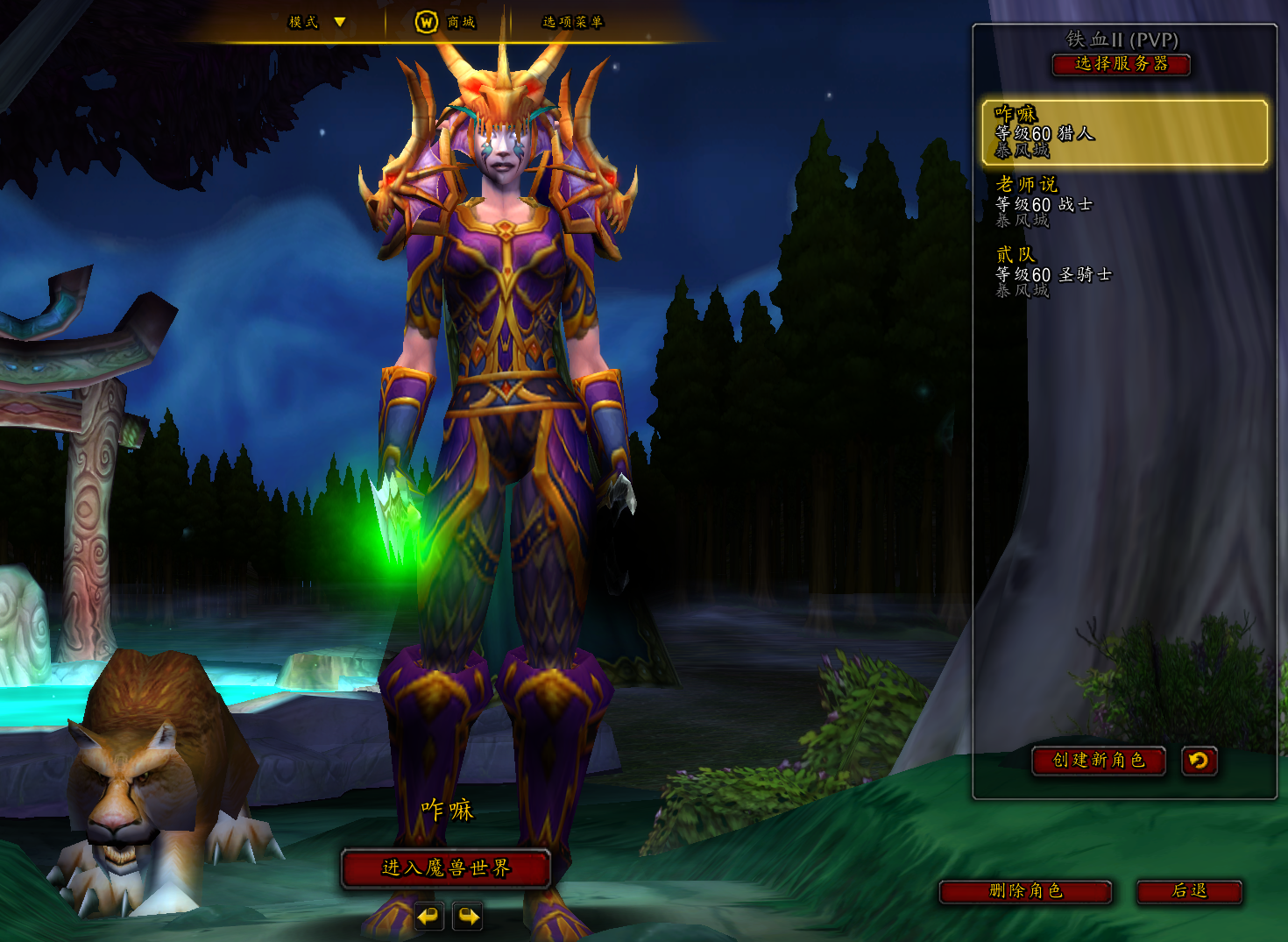Enter the game with 进入魔兽世界
Image resolution: width=1288 pixels, height=942 pixels.
tap(445, 868)
